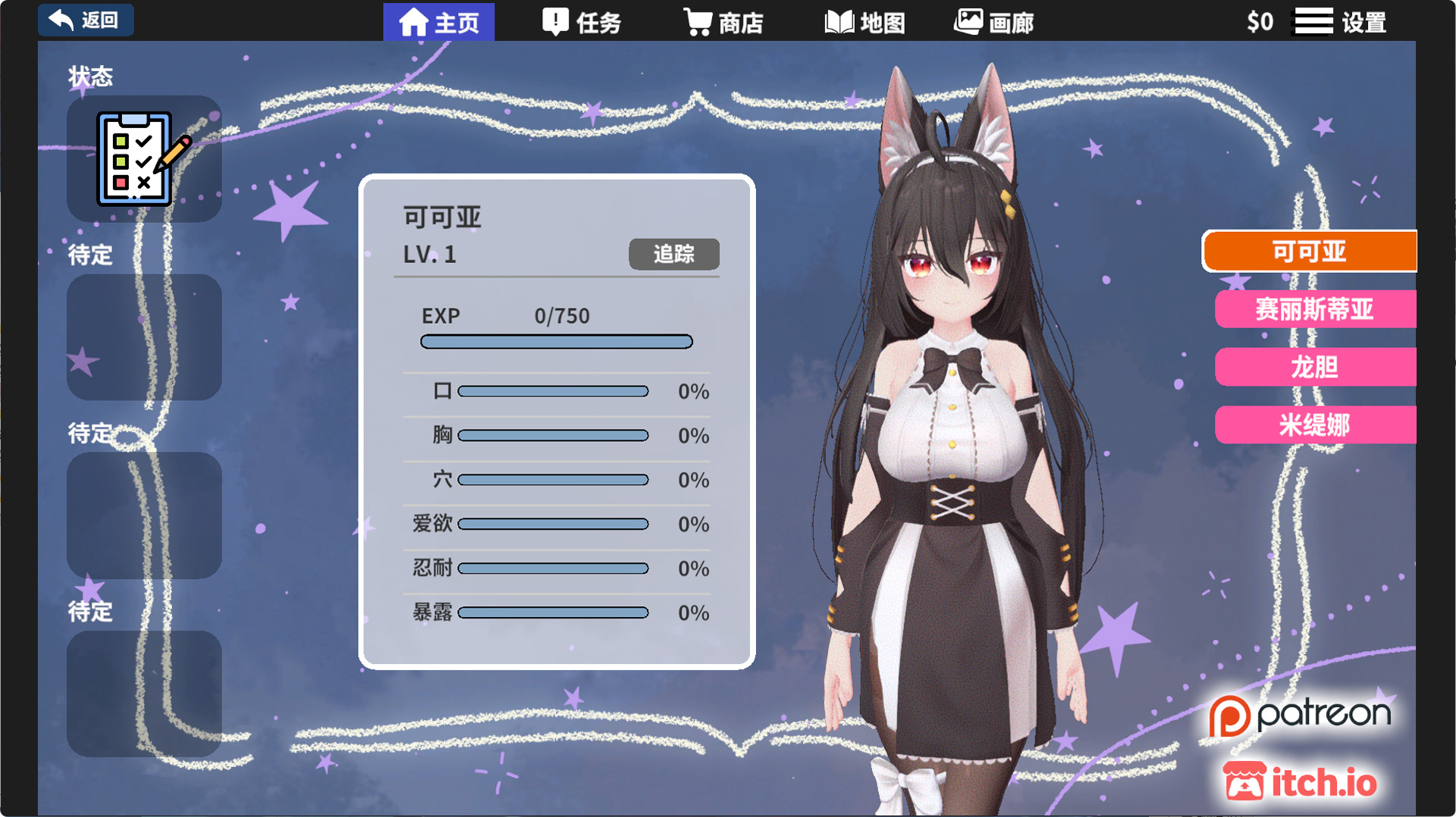Screen dimensions: 1456x817
Task: Open the Patreon link
Action: [x=1300, y=715]
